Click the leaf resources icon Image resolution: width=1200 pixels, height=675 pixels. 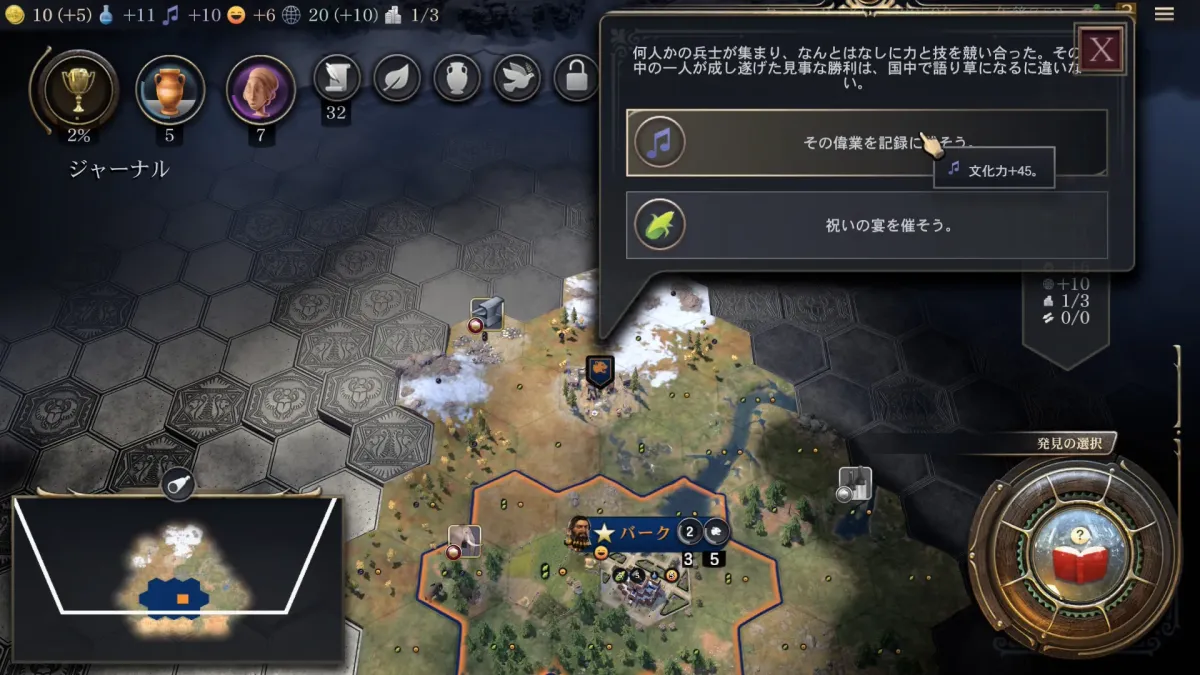(397, 77)
